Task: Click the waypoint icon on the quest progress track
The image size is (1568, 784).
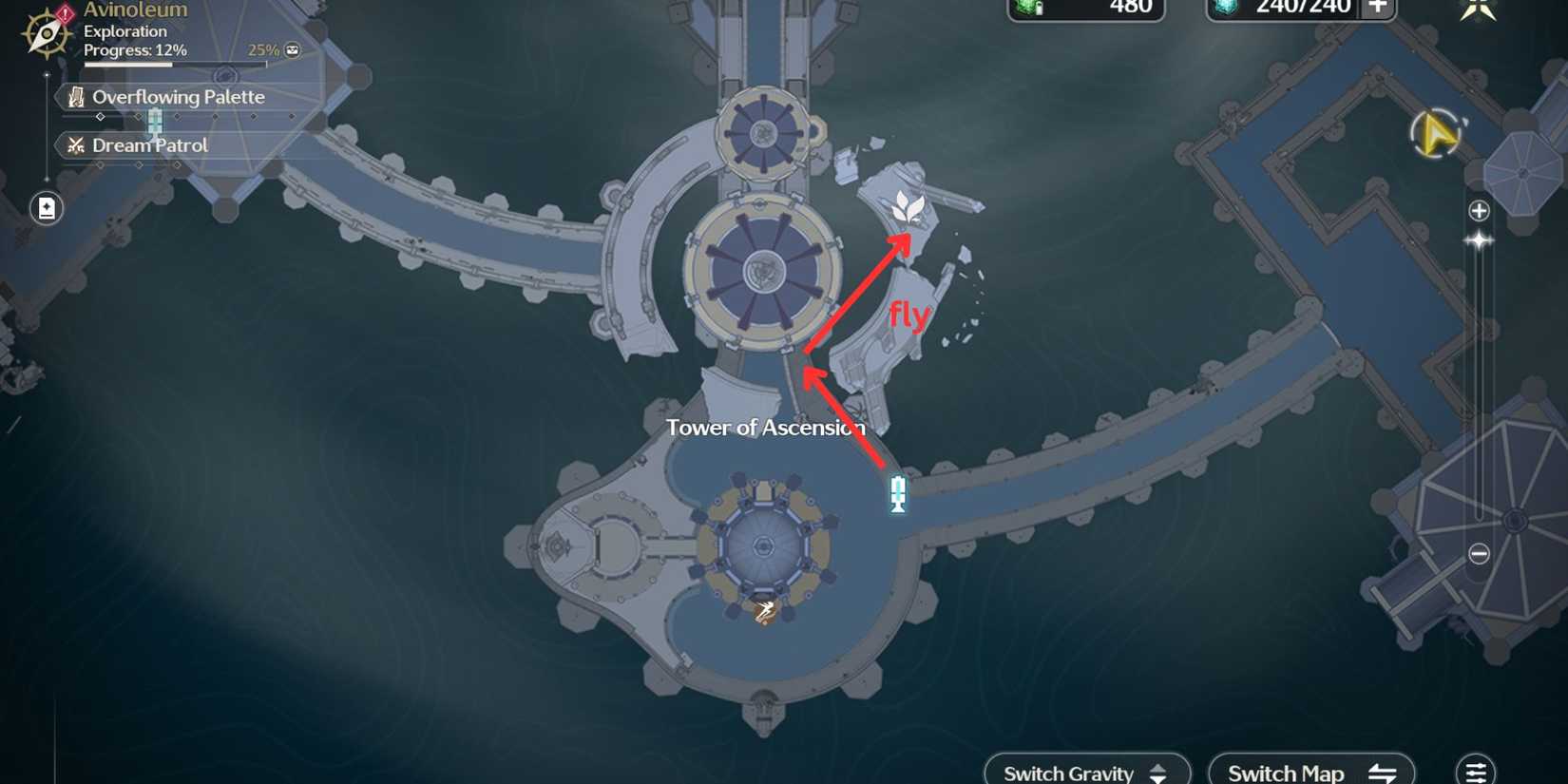Action: (155, 121)
